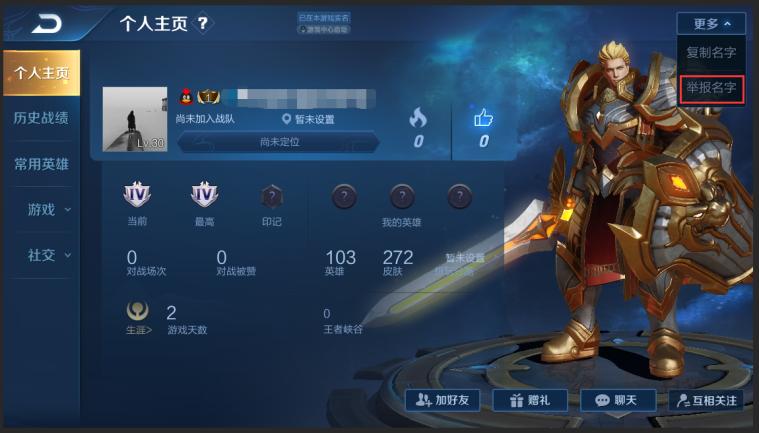Send a gift with 赠礼
Viewport: 759px width, 433px height.
click(x=529, y=400)
